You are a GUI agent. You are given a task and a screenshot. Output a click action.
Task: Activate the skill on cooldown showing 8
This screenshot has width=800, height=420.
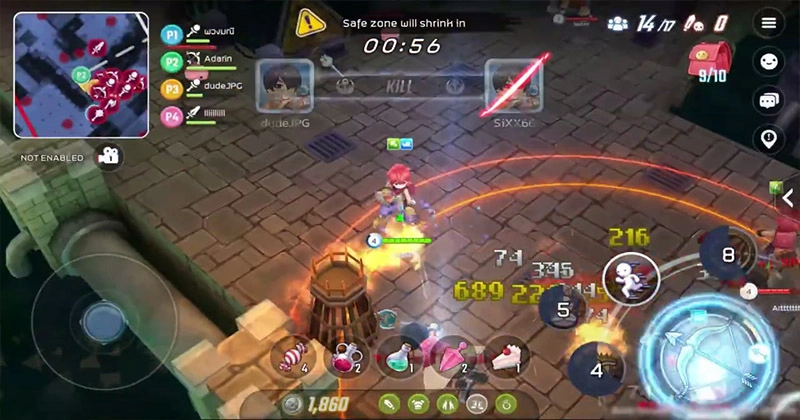[x=727, y=255]
